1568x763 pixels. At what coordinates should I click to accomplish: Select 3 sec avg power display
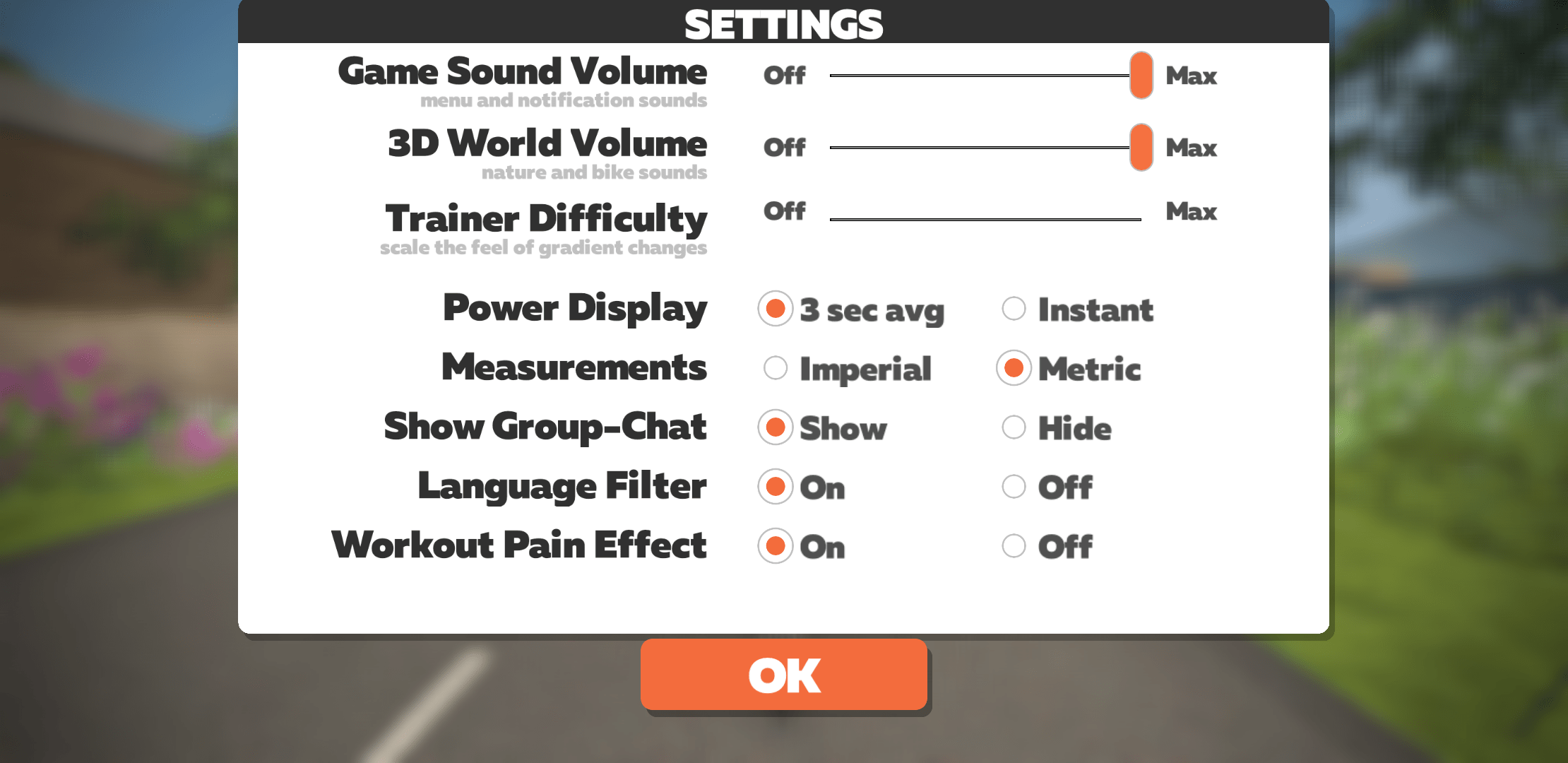[775, 309]
